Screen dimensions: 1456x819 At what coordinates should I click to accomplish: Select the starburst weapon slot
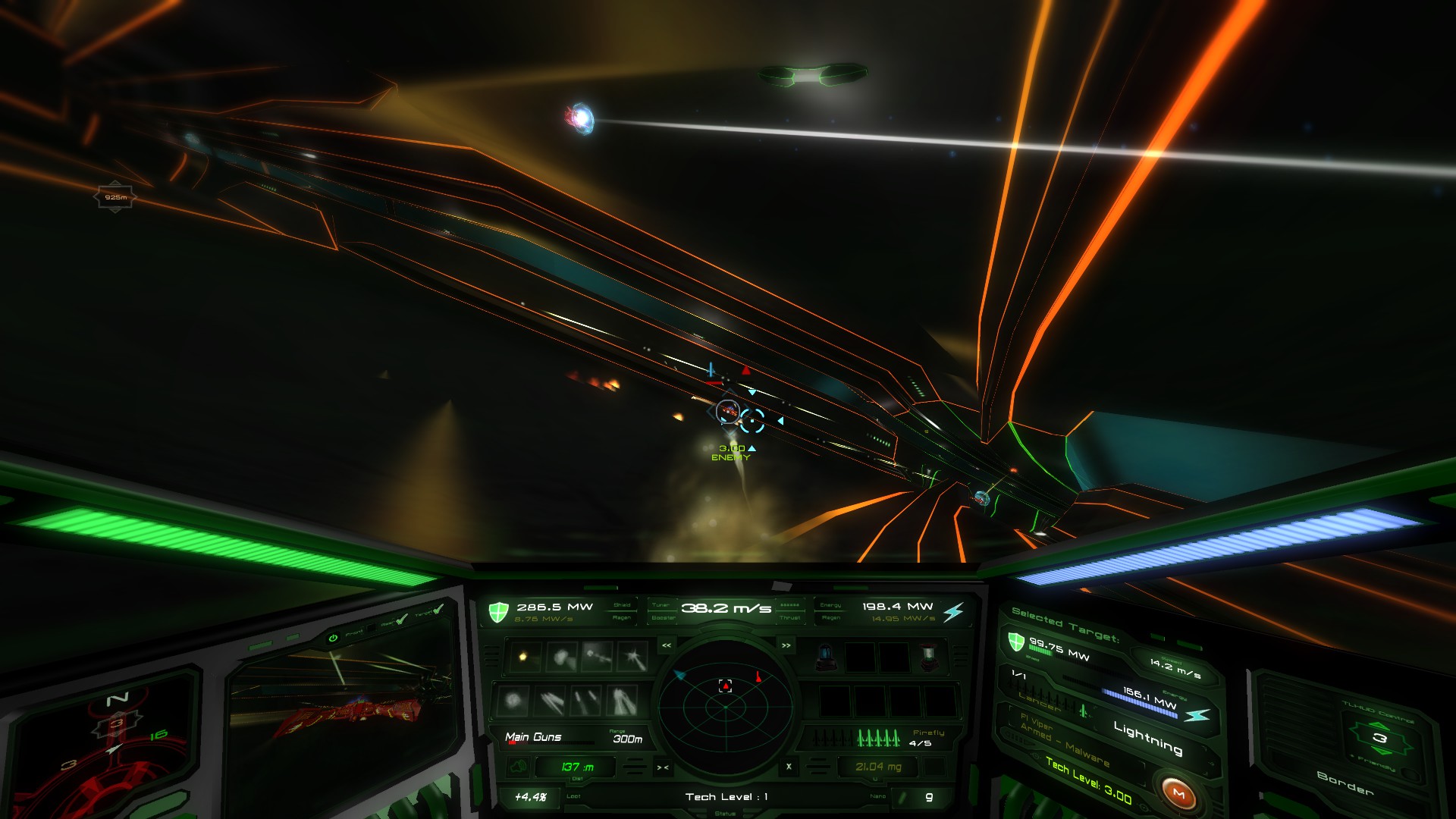[632, 657]
